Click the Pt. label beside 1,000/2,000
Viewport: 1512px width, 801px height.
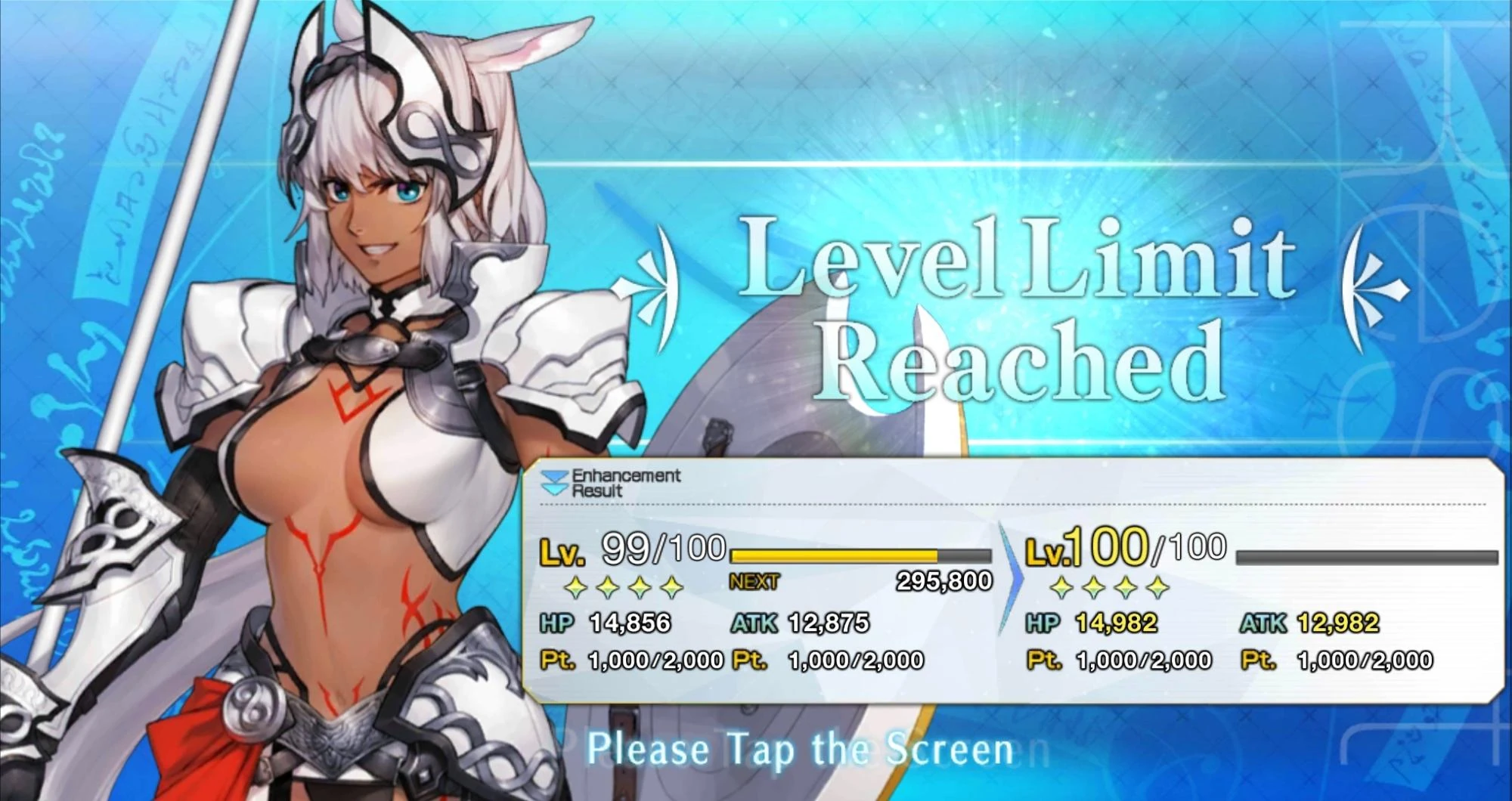(x=557, y=658)
